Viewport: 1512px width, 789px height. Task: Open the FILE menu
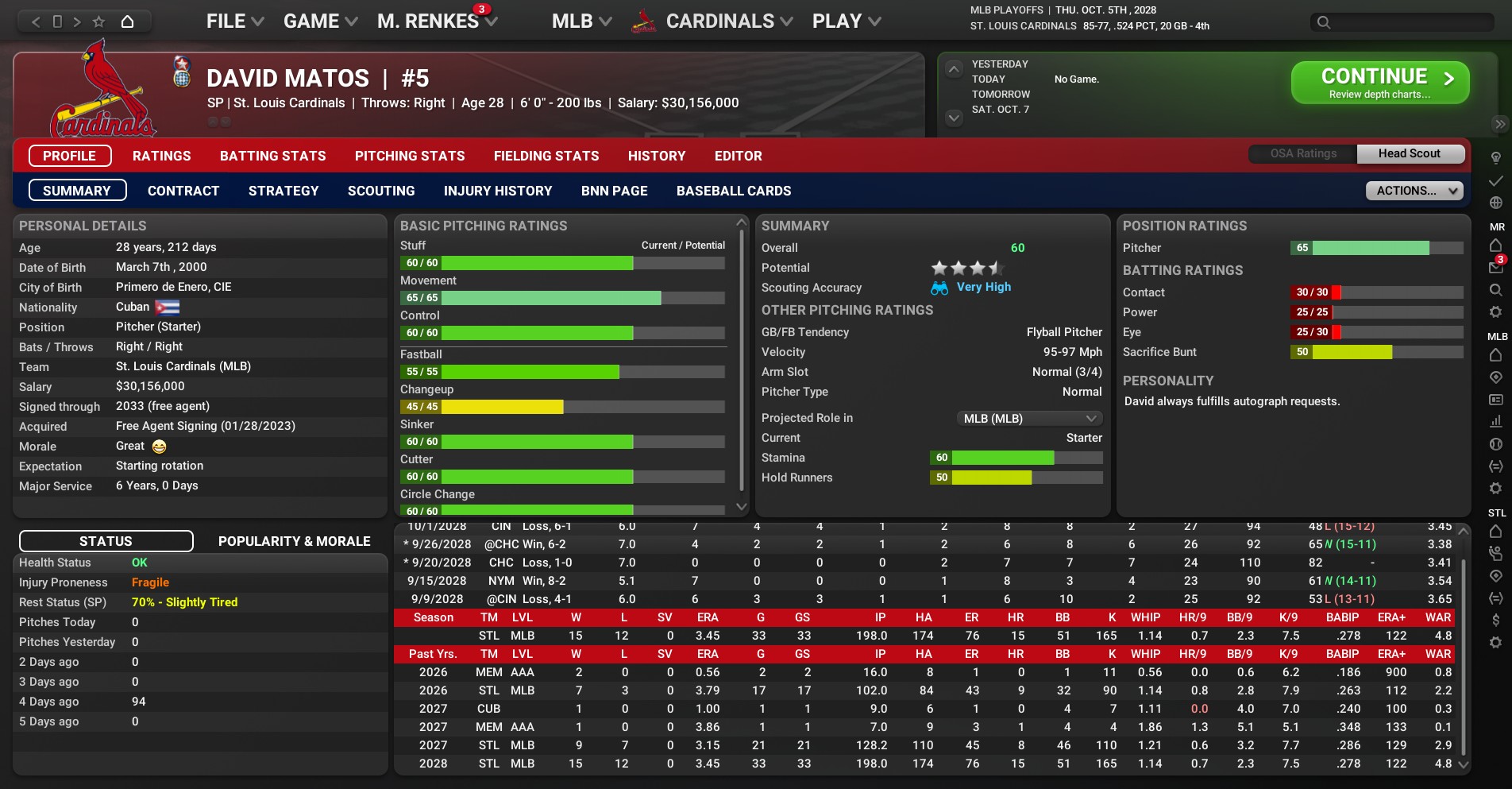[x=234, y=21]
